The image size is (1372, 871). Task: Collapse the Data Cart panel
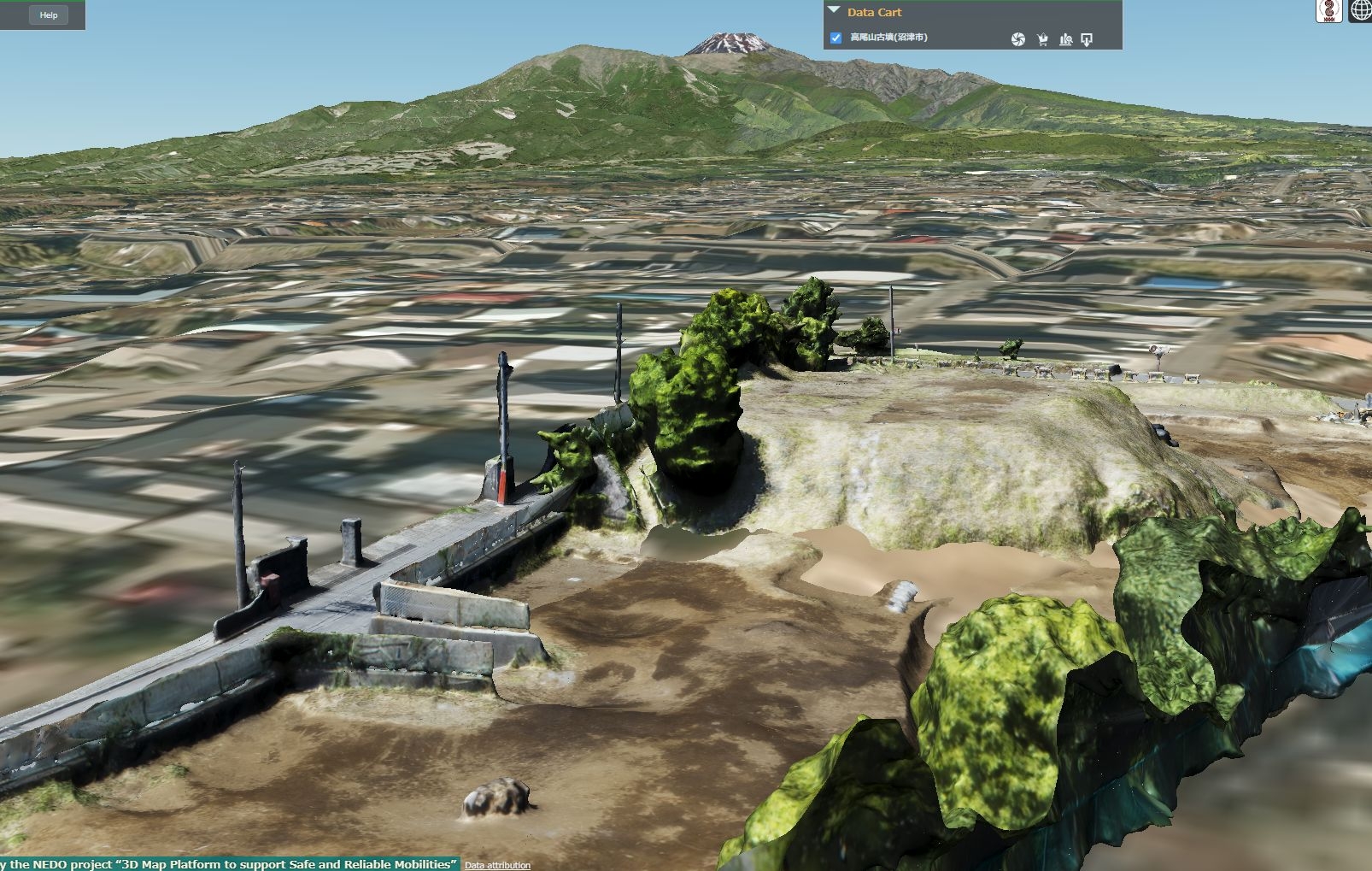click(835, 11)
